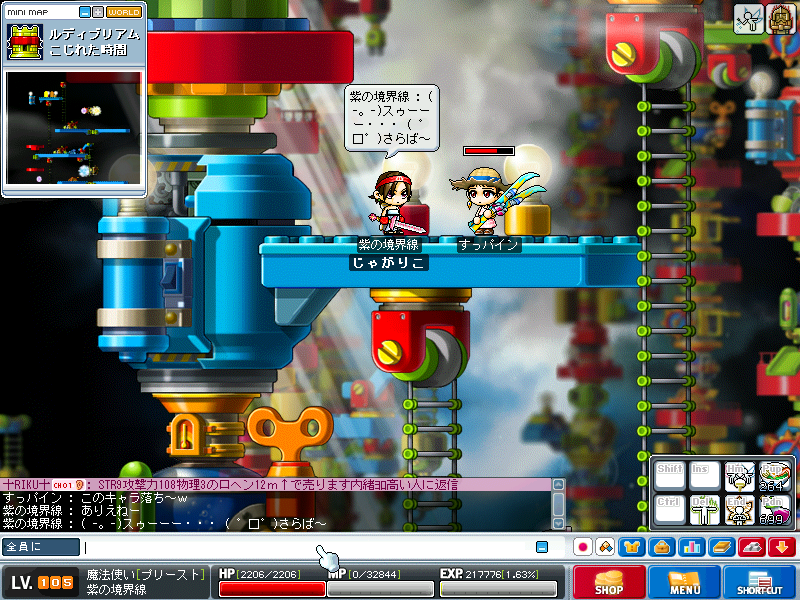Viewport: 800px width, 600px height.
Task: Minimize the mini map panel
Action: tap(84, 12)
